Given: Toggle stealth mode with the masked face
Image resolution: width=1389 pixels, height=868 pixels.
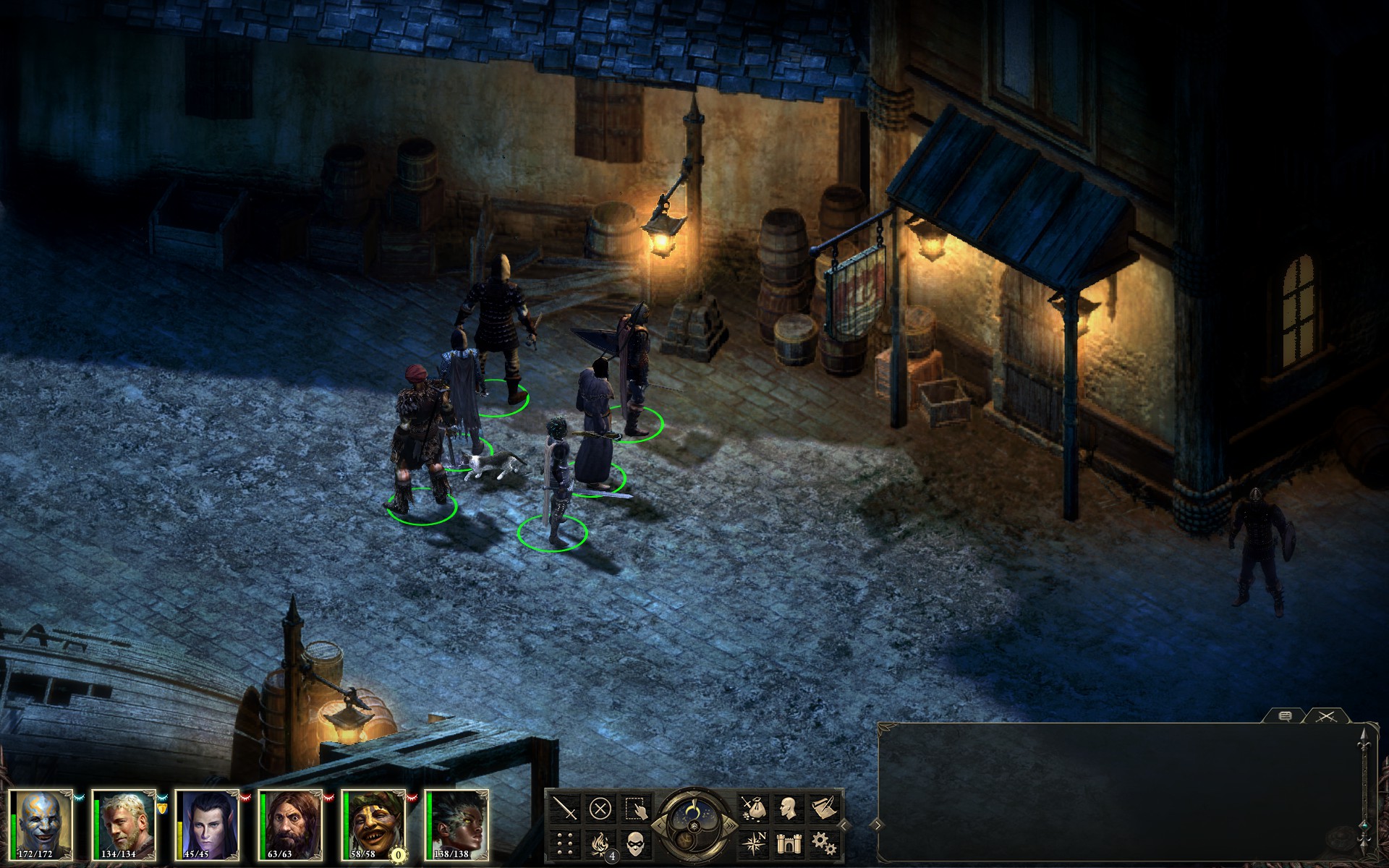Looking at the screenshot, I should point(634,843).
